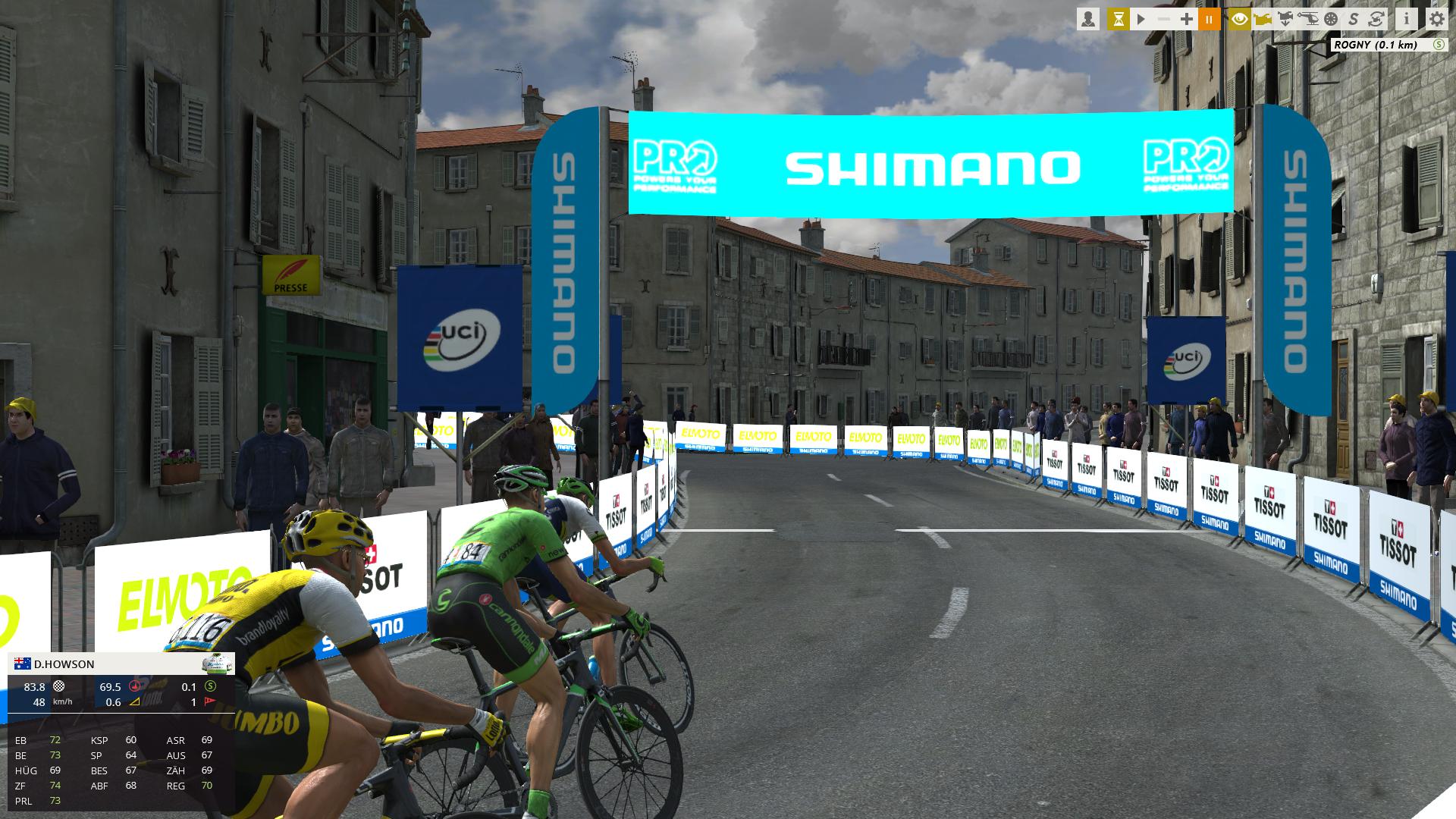The image size is (1456, 819).
Task: Select the bike wheel camera icon
Action: (x=1332, y=19)
